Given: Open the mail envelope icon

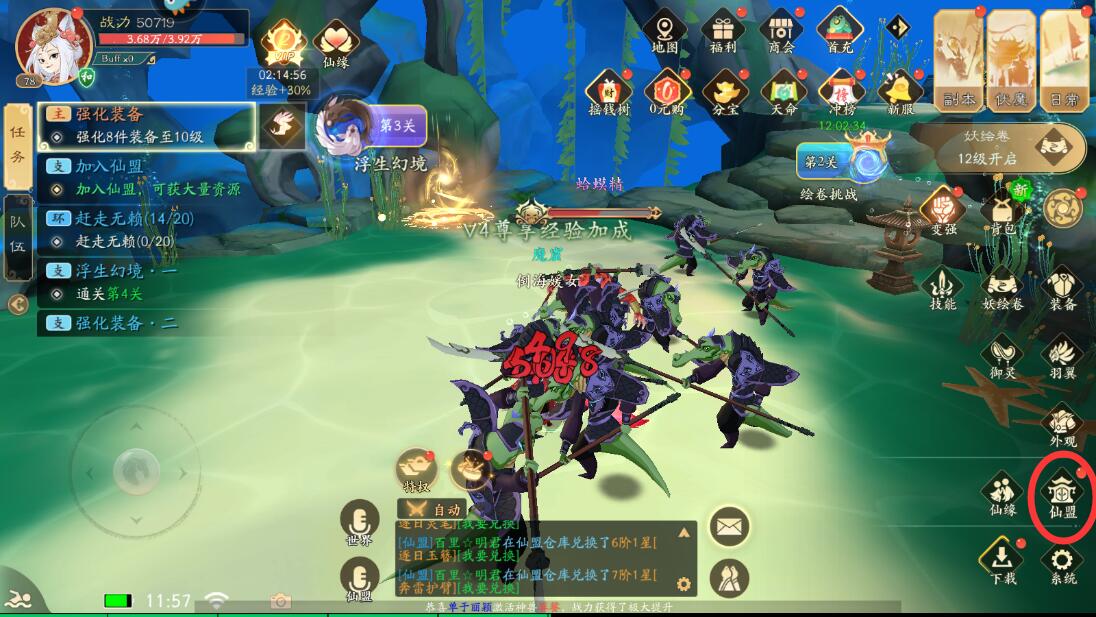Looking at the screenshot, I should [730, 524].
